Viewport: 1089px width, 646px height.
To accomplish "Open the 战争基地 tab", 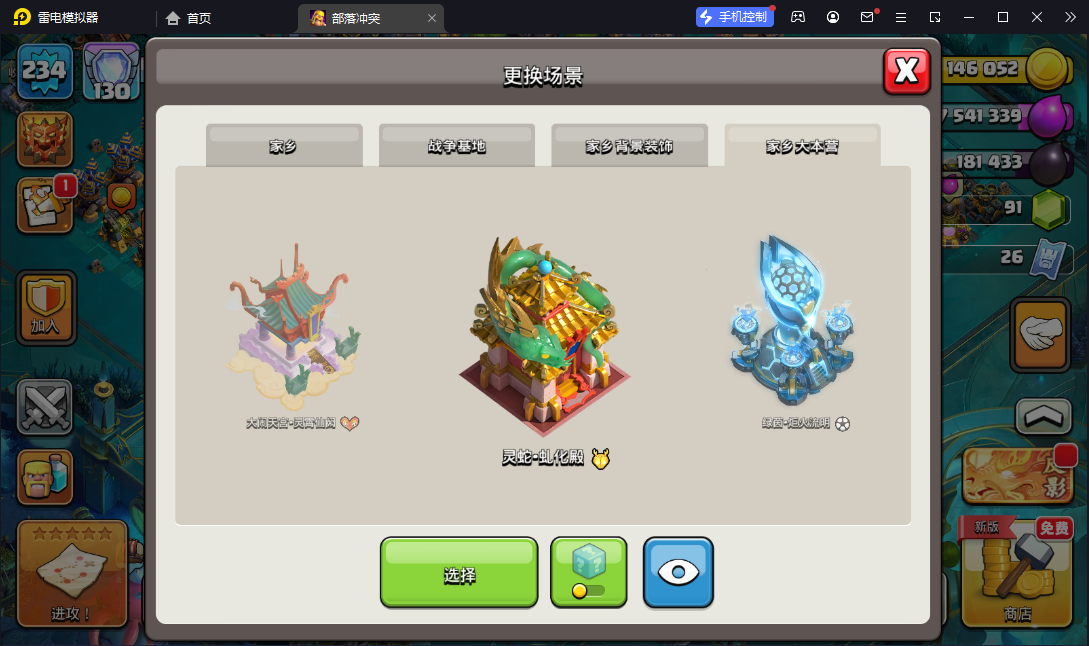I will (x=456, y=146).
